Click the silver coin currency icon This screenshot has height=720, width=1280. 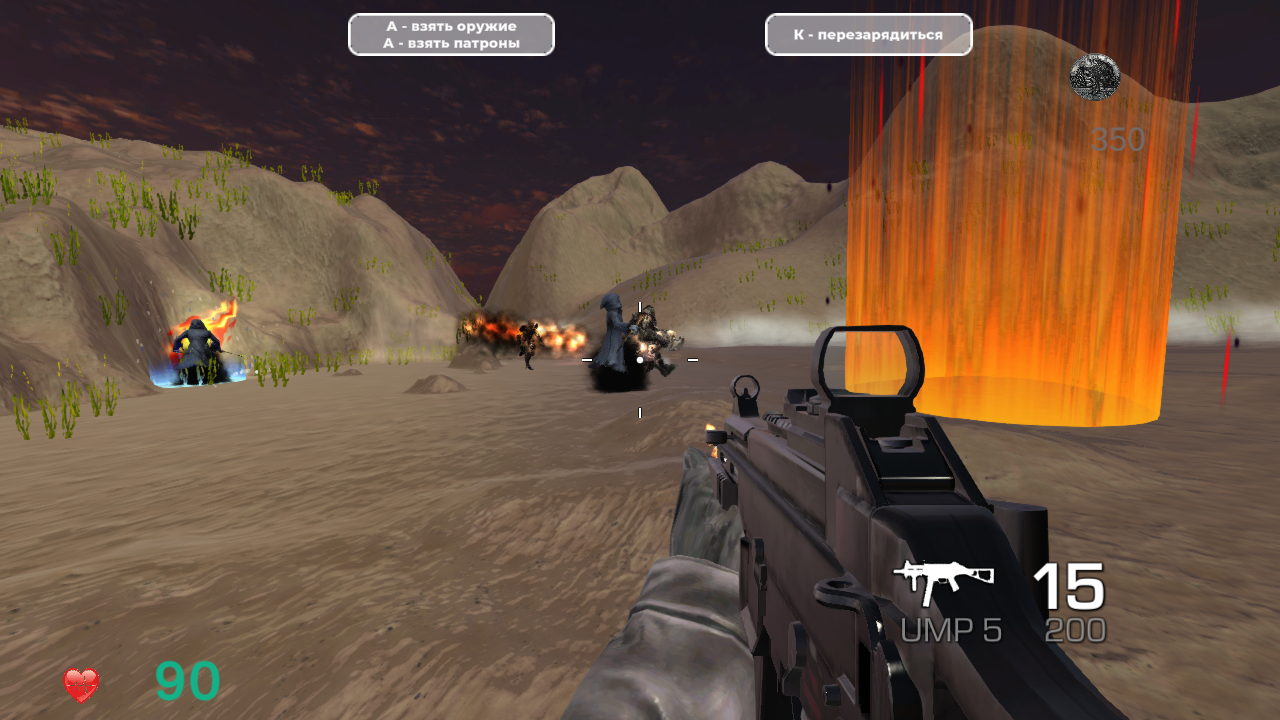click(x=1097, y=77)
